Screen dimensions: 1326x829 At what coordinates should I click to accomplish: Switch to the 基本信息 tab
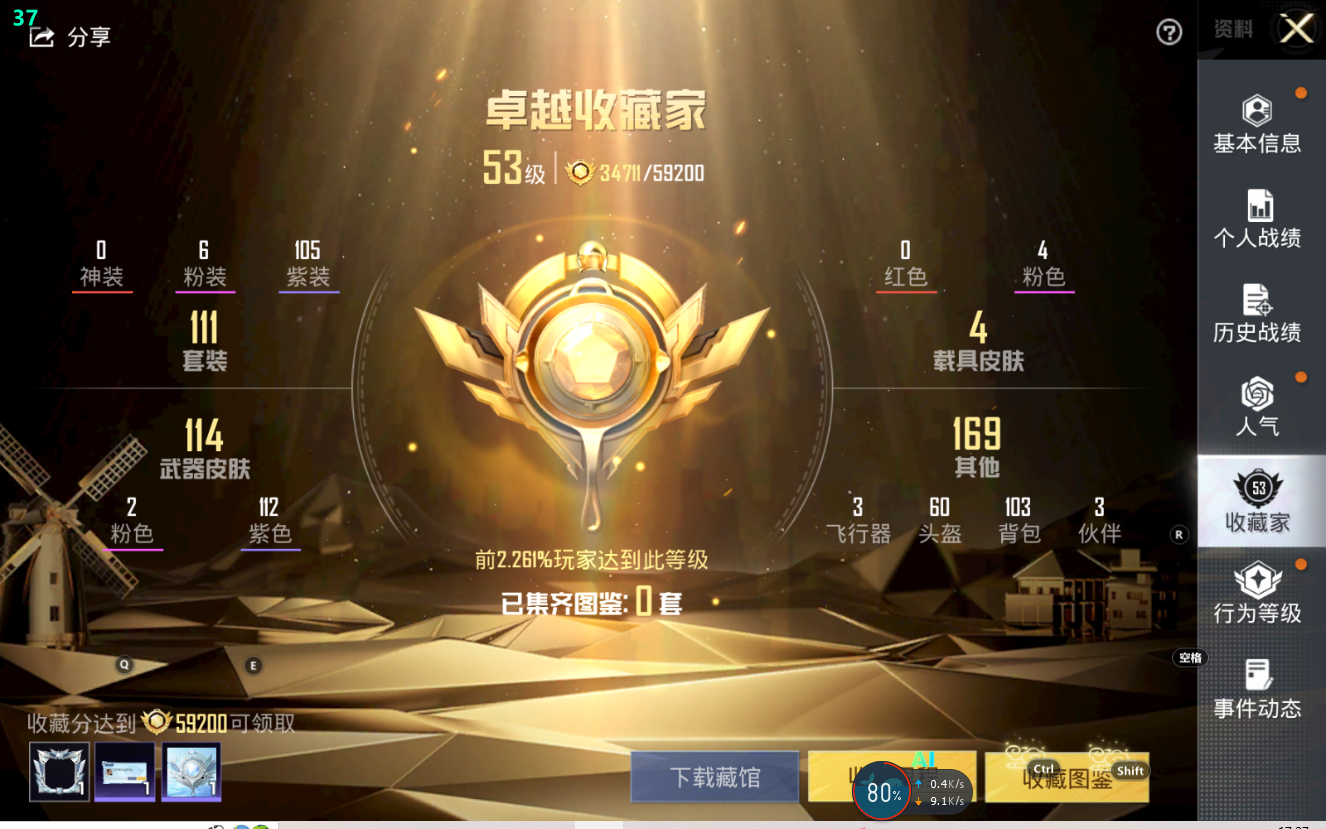(1257, 125)
